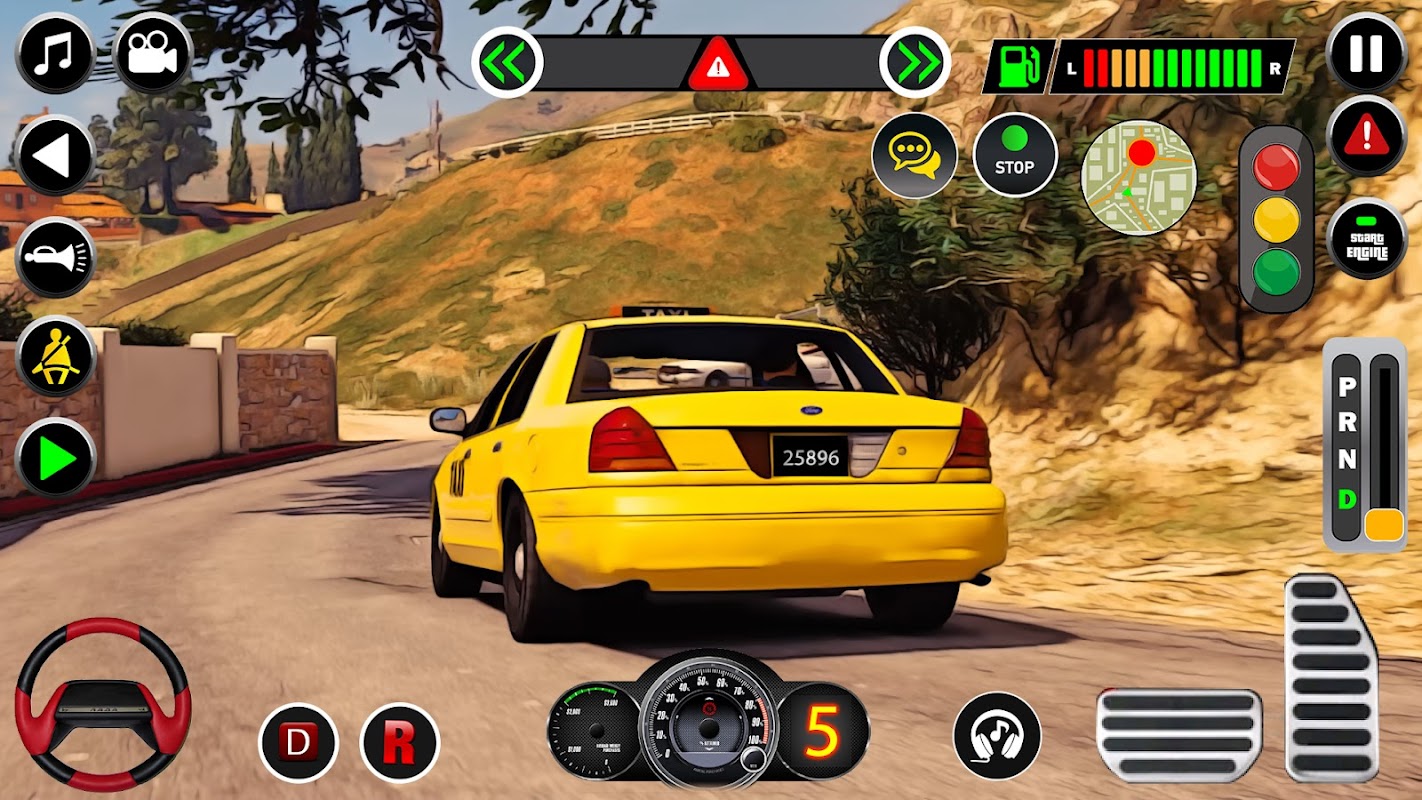Turn on the left indicator arrows
The height and width of the screenshot is (800, 1422).
click(507, 62)
